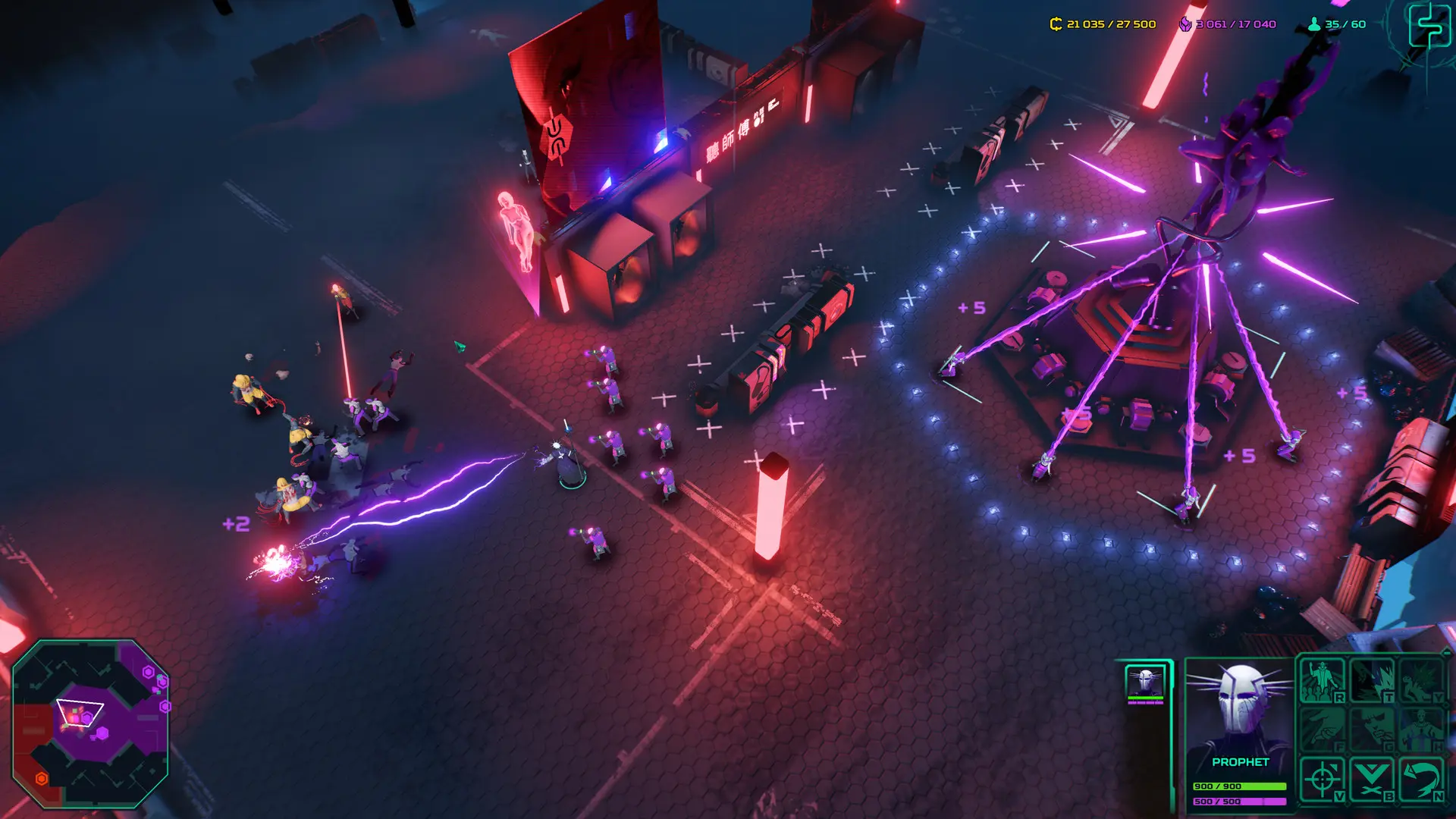Click the yellow credits resource icon
This screenshot has height=819, width=1456.
tap(1056, 24)
